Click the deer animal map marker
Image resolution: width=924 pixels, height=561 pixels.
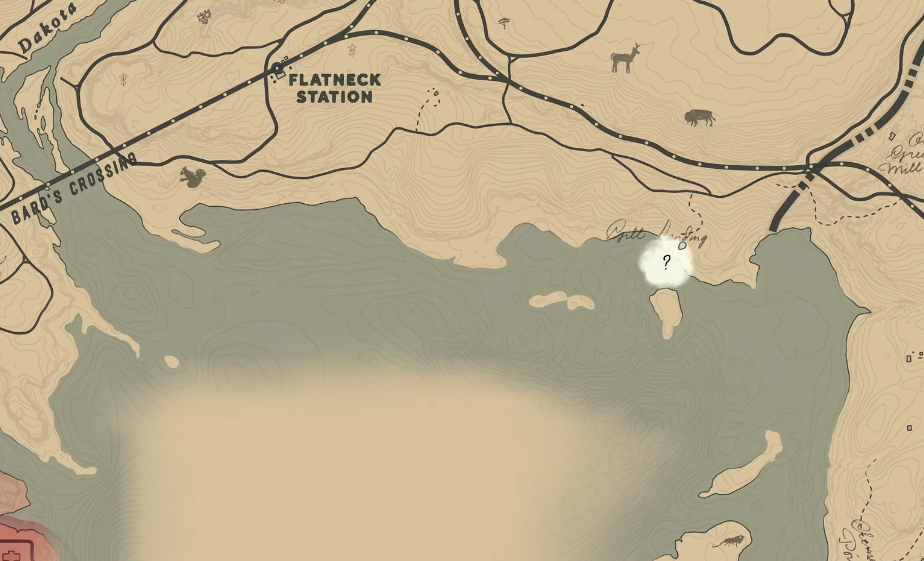[625, 58]
